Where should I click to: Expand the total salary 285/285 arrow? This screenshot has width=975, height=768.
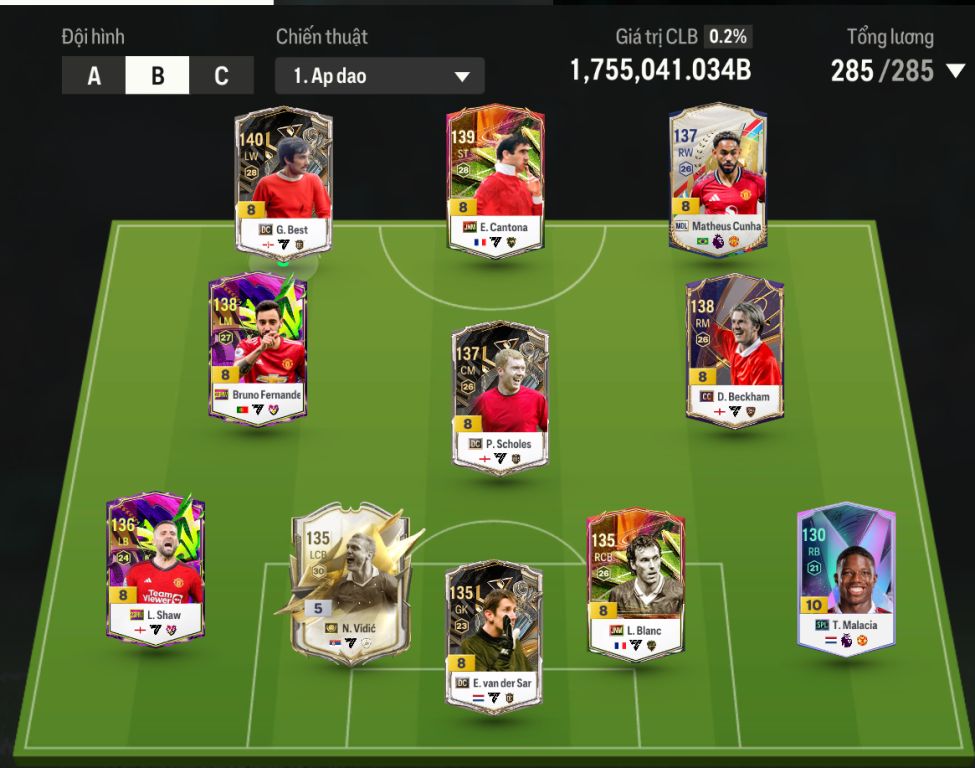point(955,71)
